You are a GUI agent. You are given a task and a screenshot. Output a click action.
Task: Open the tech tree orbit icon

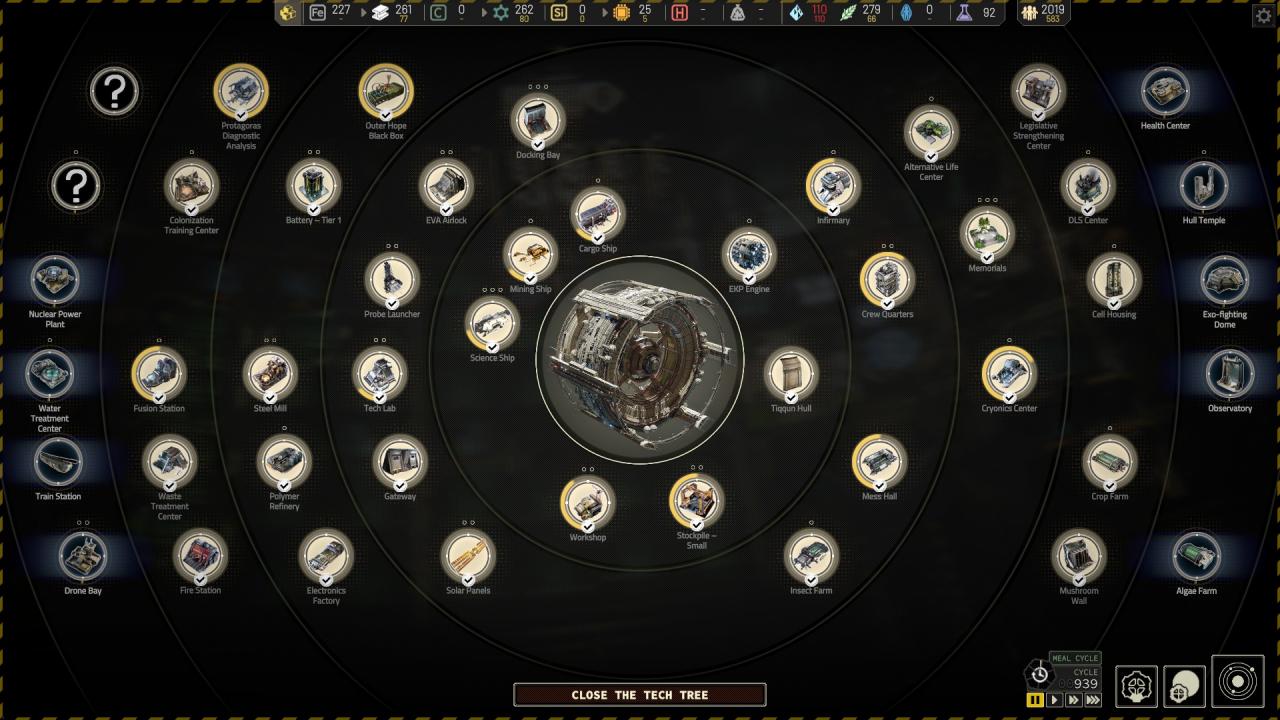pyautogui.click(x=1238, y=681)
